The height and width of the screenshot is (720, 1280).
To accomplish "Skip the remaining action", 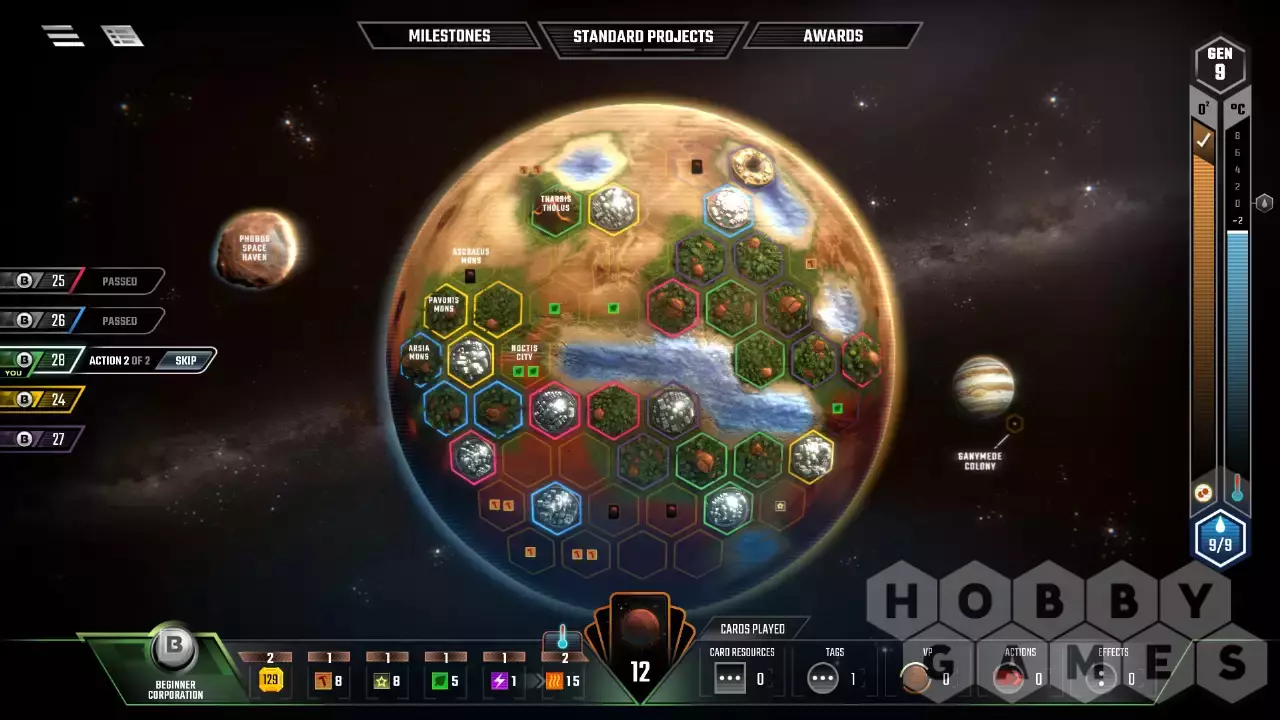I will [186, 360].
